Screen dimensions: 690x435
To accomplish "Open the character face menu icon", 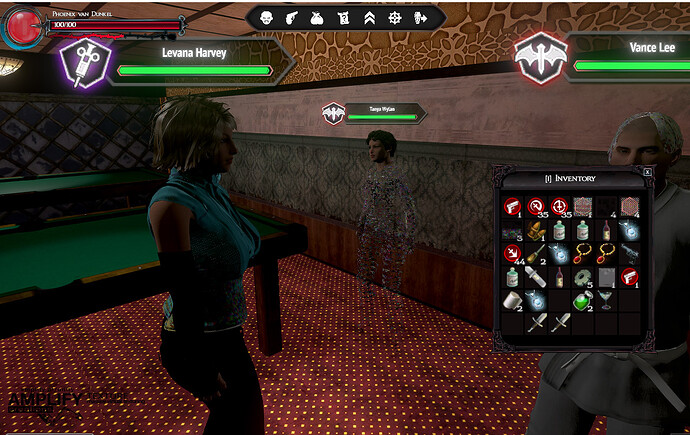I will [x=266, y=17].
